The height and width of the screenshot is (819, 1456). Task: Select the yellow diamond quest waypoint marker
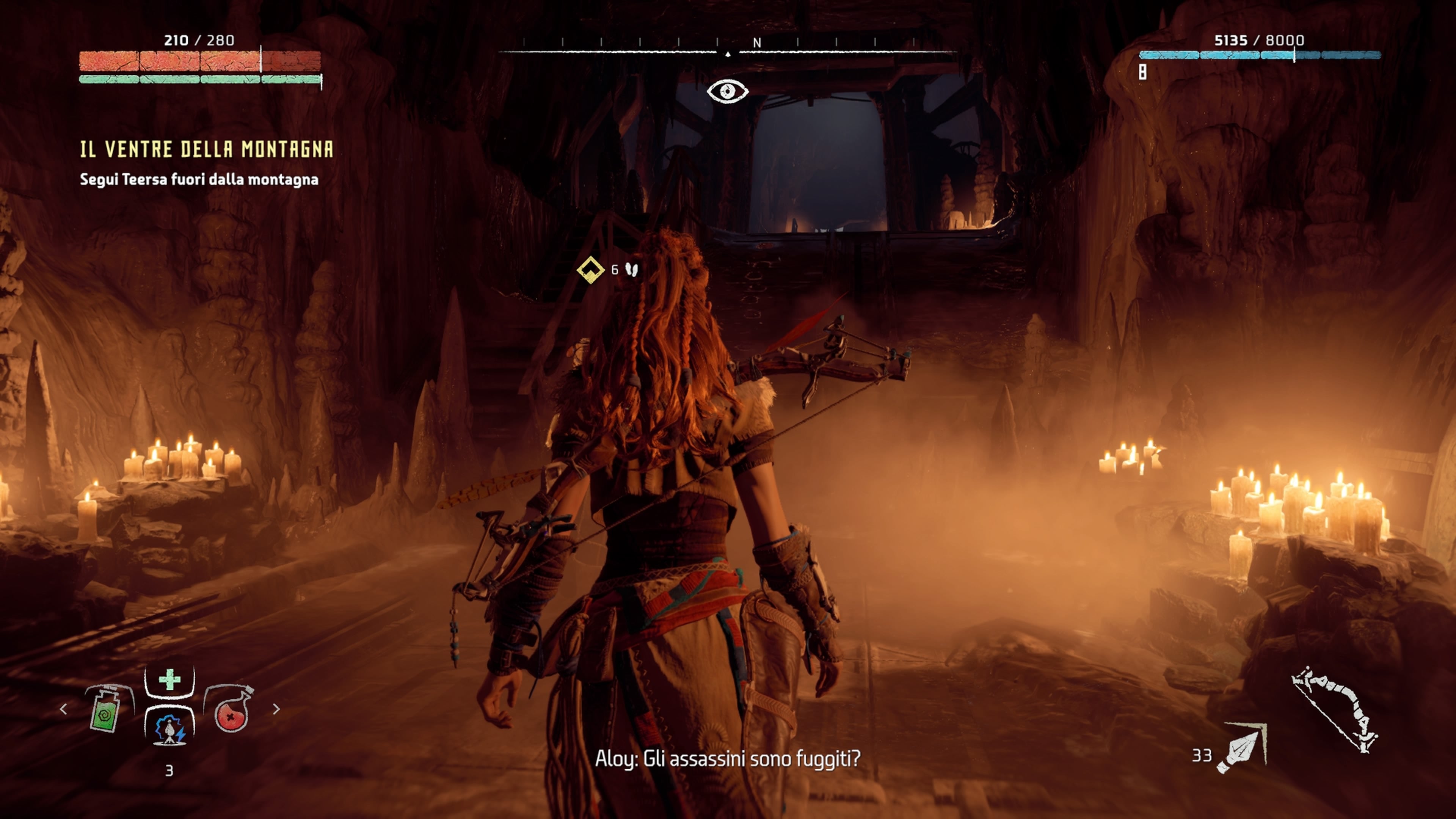(590, 270)
